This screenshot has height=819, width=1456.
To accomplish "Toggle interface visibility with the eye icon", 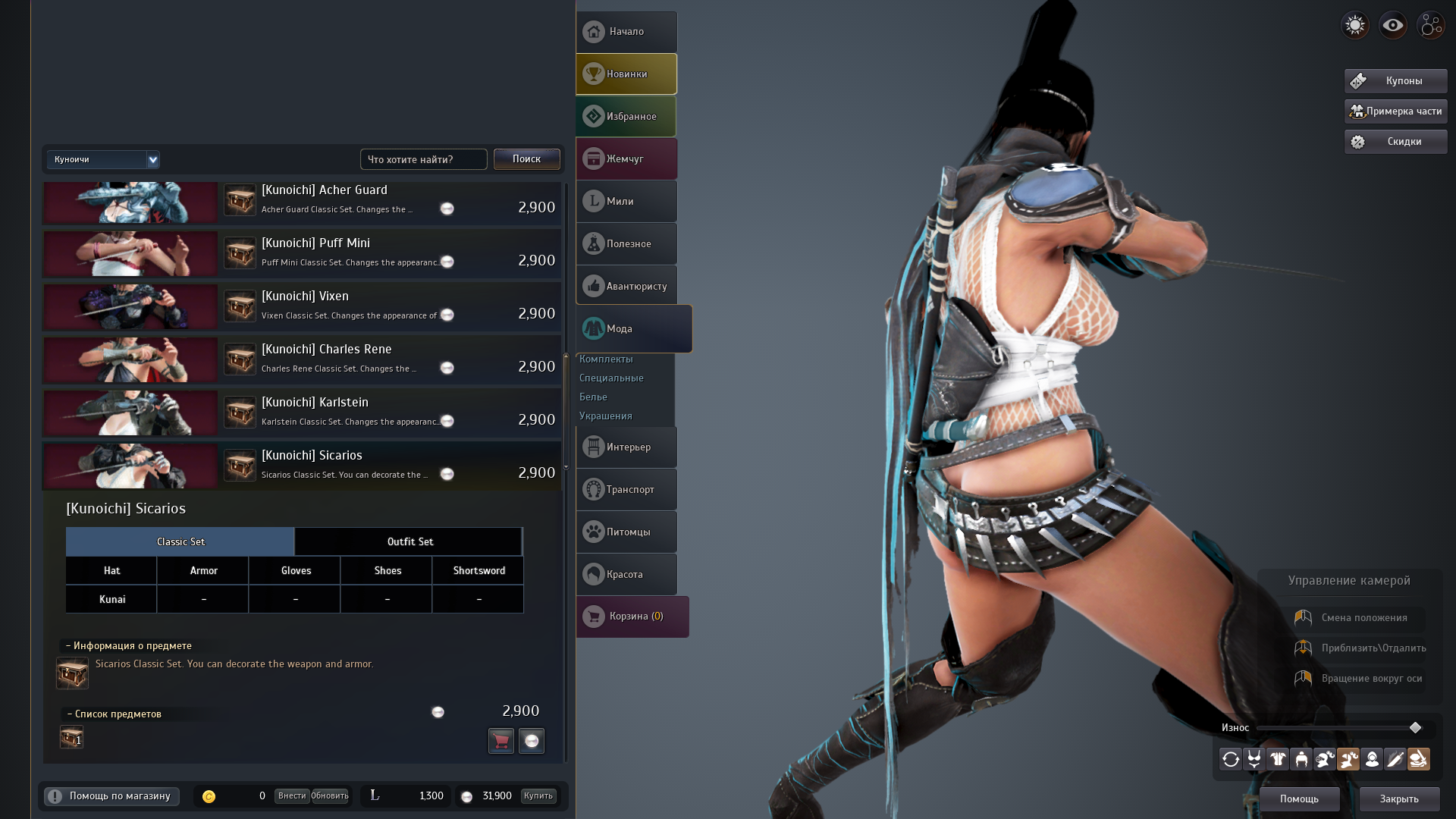I will pos(1392,25).
